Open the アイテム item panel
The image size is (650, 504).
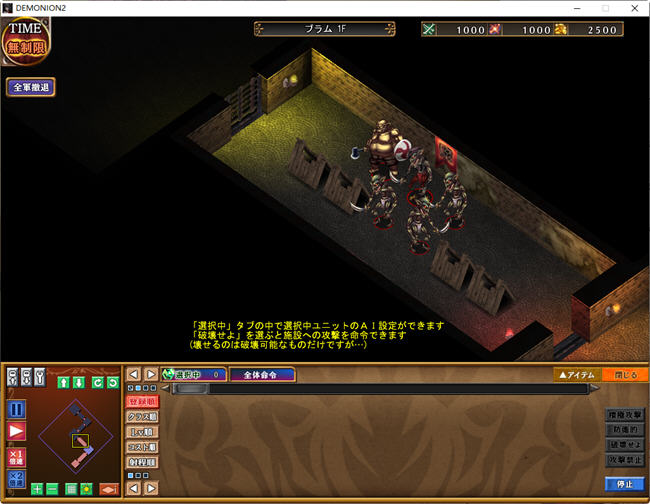(x=578, y=374)
